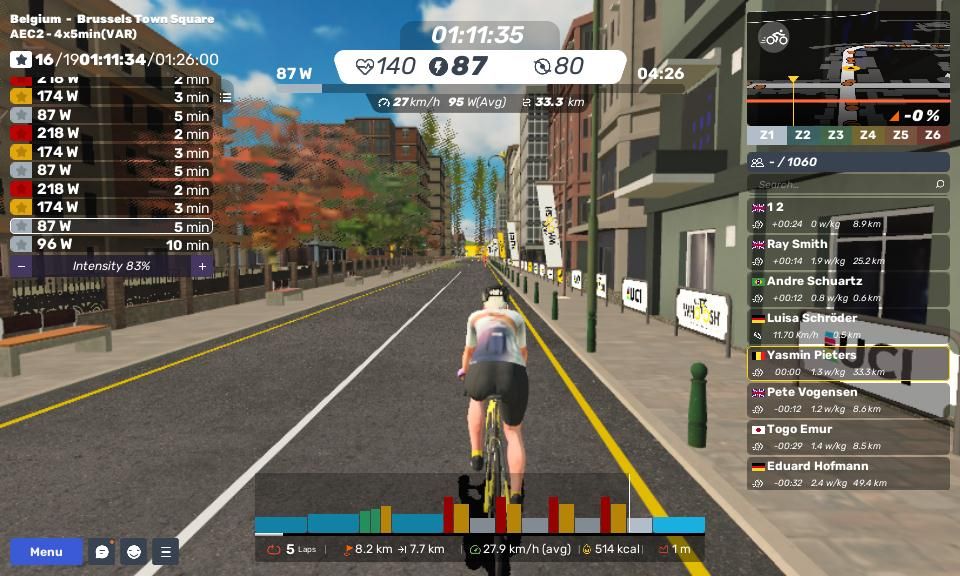Select rider Luisa Schröder in the list
Image resolution: width=960 pixels, height=576 pixels.
848,326
